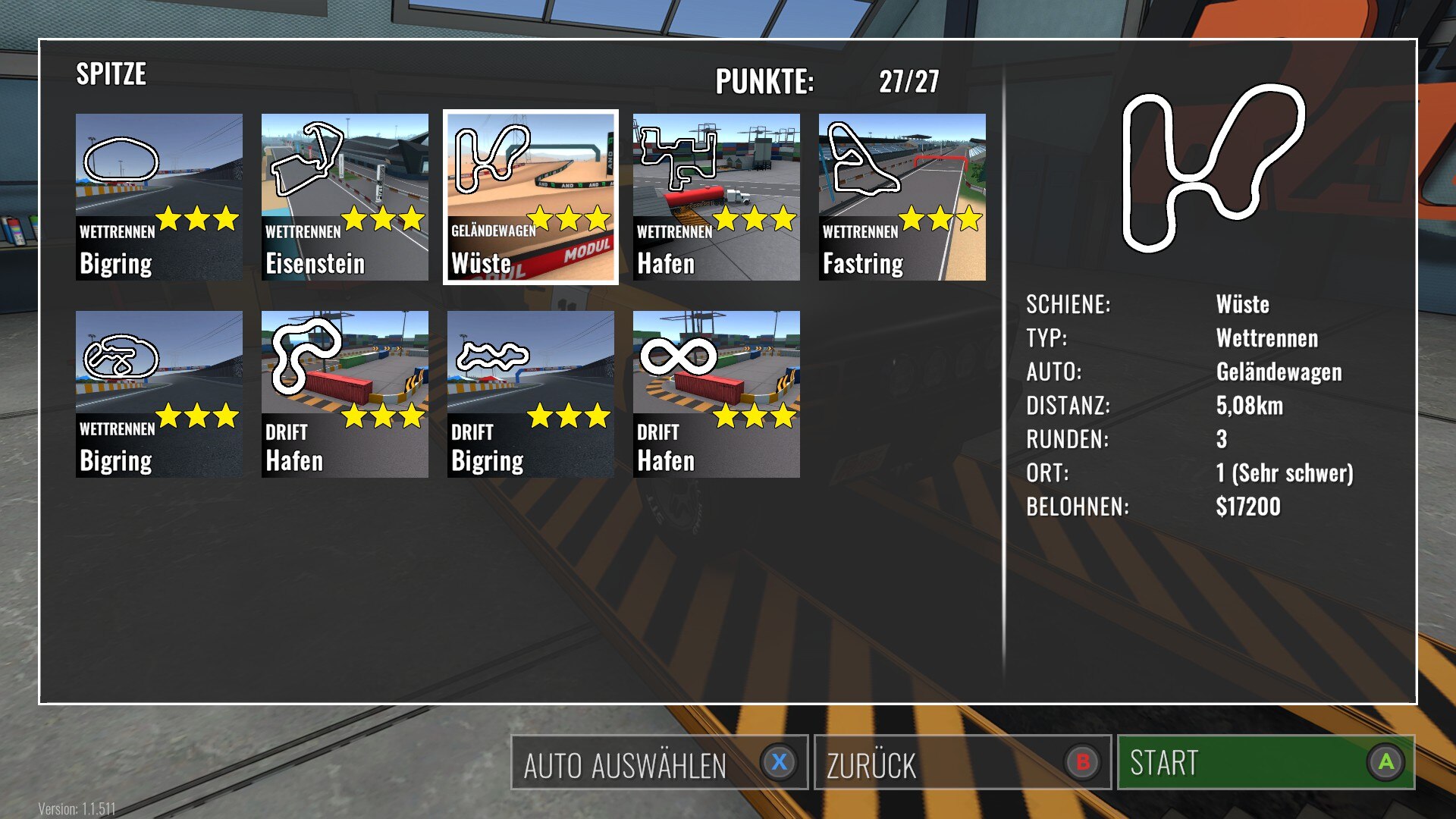Select the Geländewagen Wüste track tile

pos(531,197)
